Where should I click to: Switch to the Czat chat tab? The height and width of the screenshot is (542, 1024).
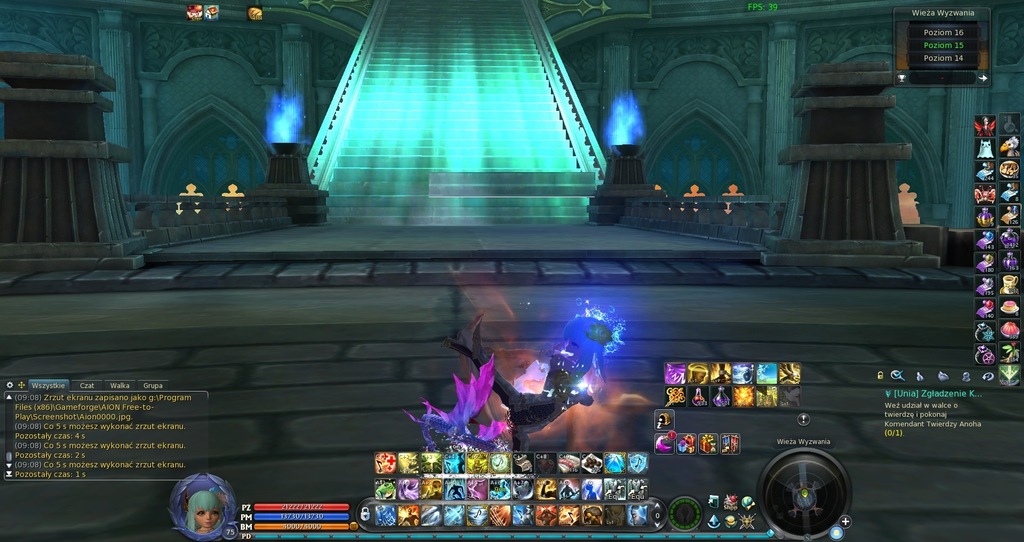87,385
